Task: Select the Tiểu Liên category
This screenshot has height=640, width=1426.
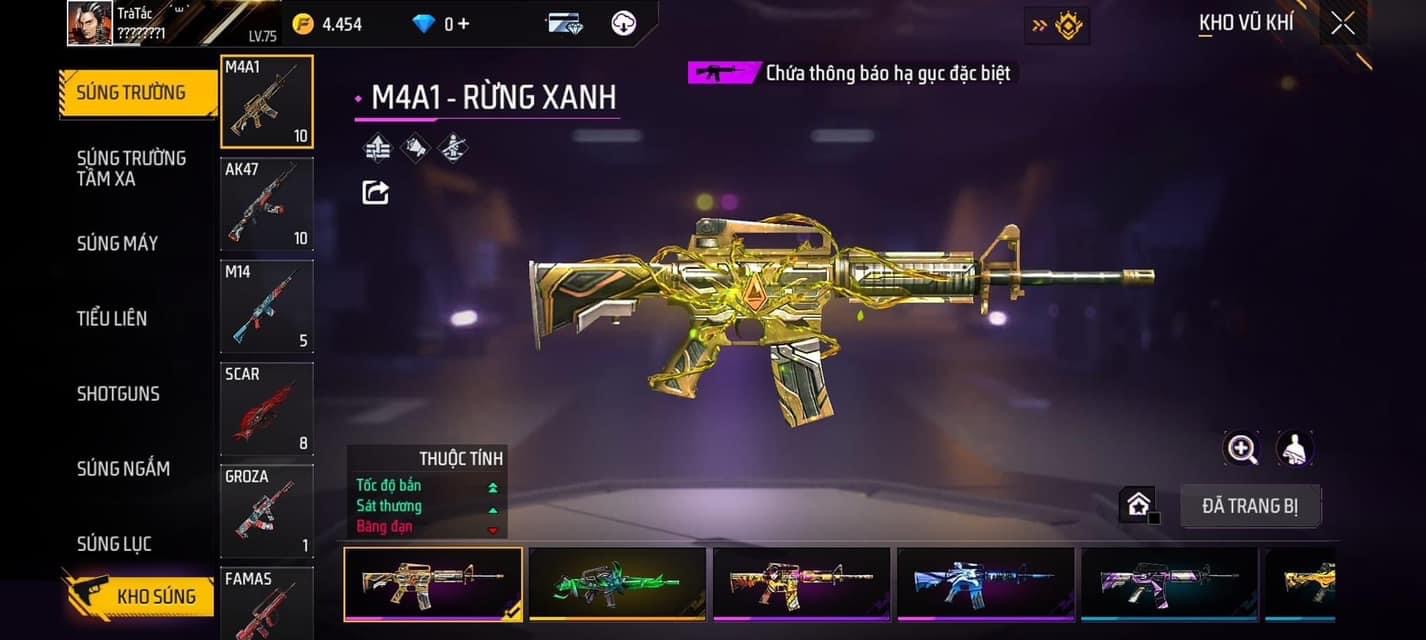Action: tap(112, 318)
